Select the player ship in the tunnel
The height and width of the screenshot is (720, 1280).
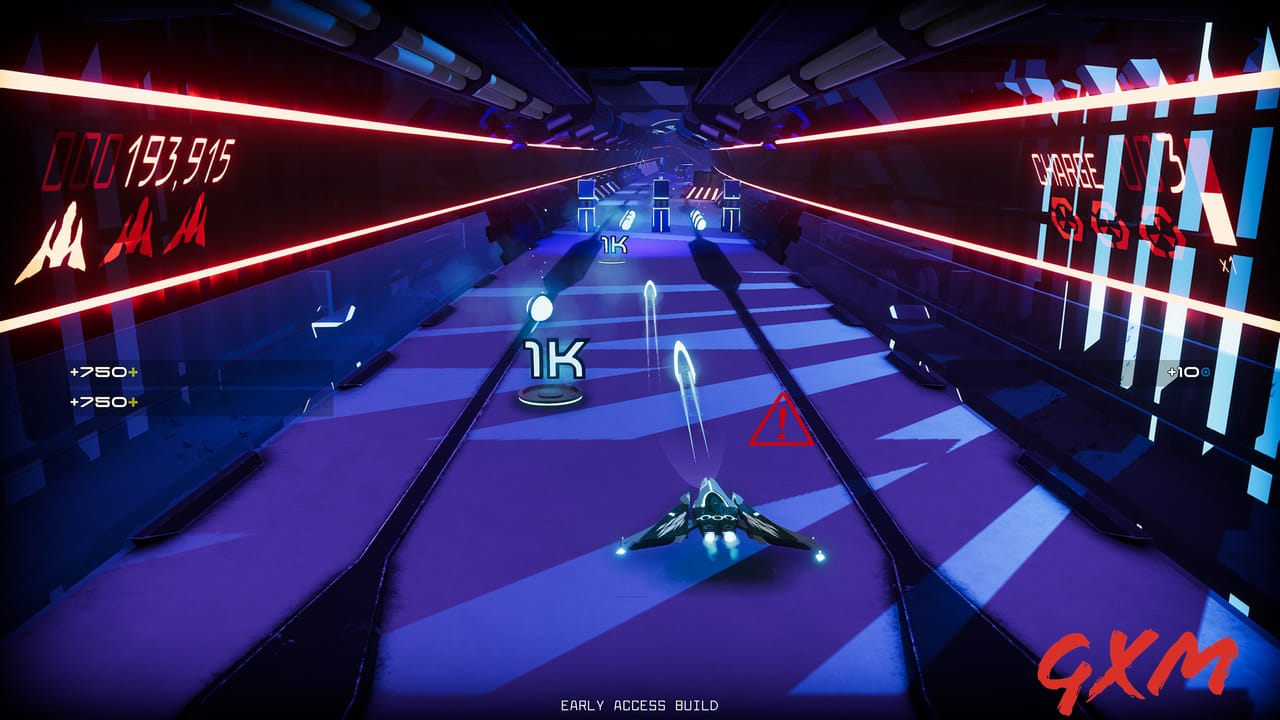(715, 513)
